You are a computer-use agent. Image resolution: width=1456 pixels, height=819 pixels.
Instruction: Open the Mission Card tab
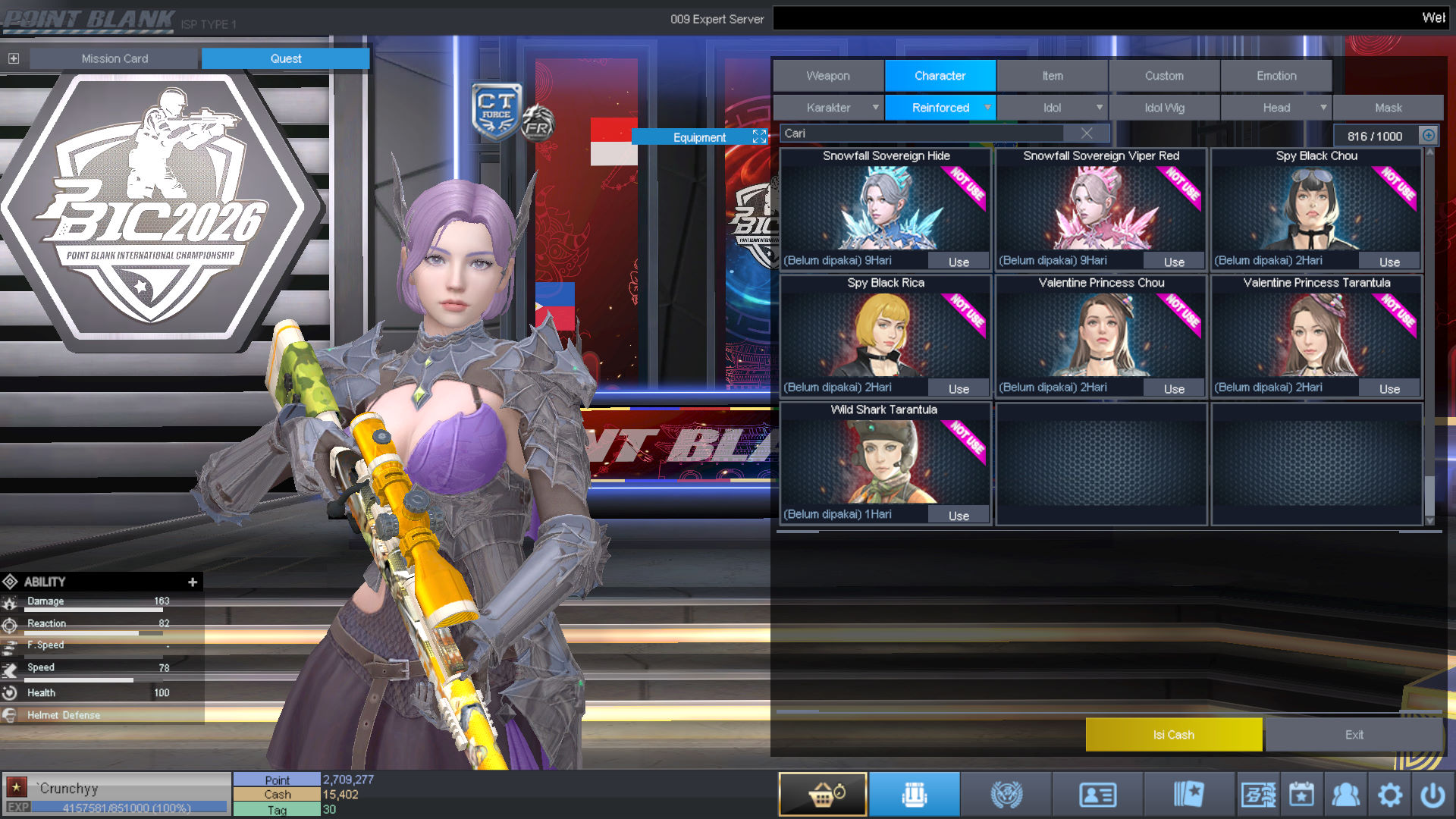[x=115, y=58]
